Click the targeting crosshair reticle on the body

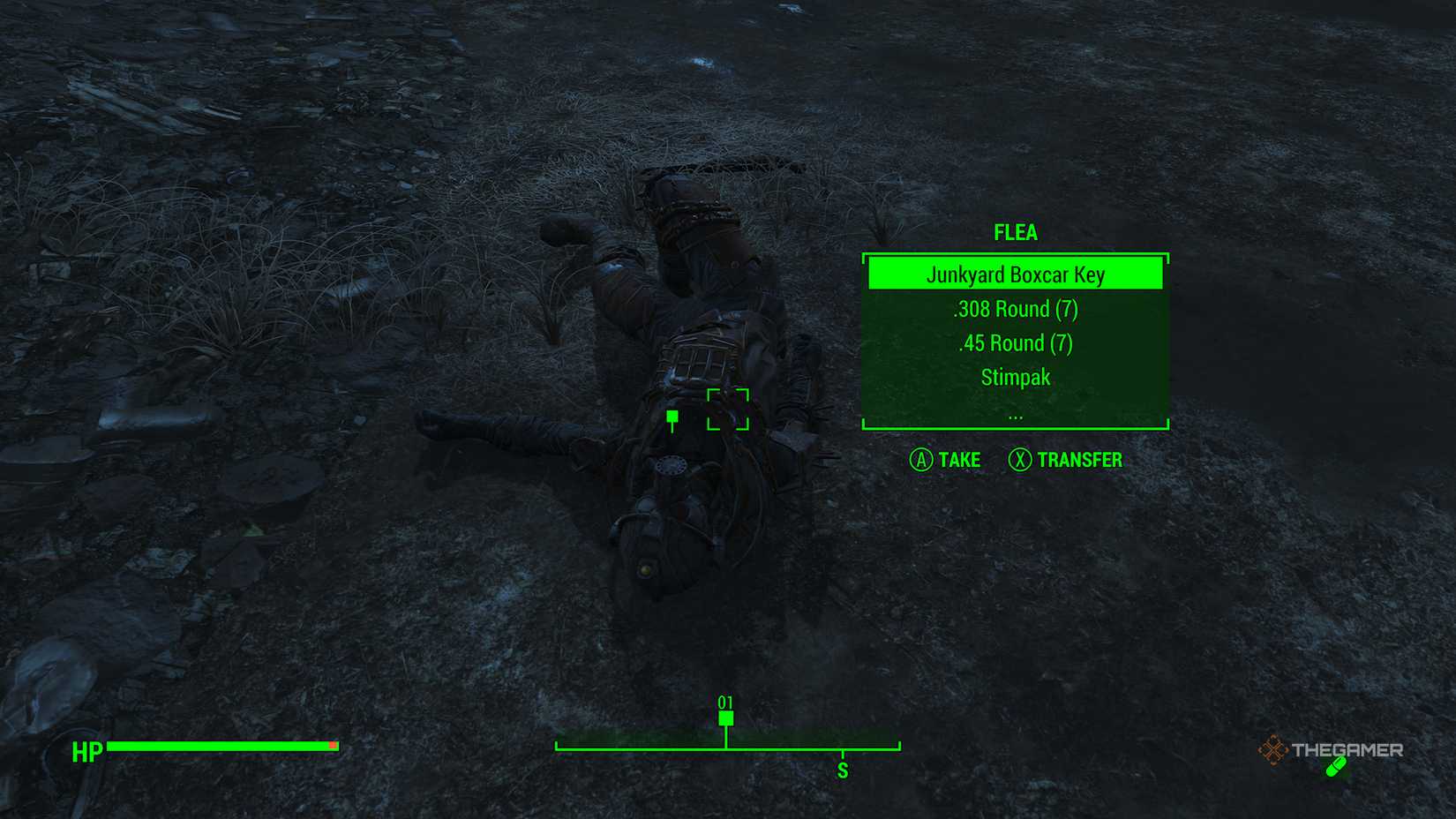tap(727, 409)
